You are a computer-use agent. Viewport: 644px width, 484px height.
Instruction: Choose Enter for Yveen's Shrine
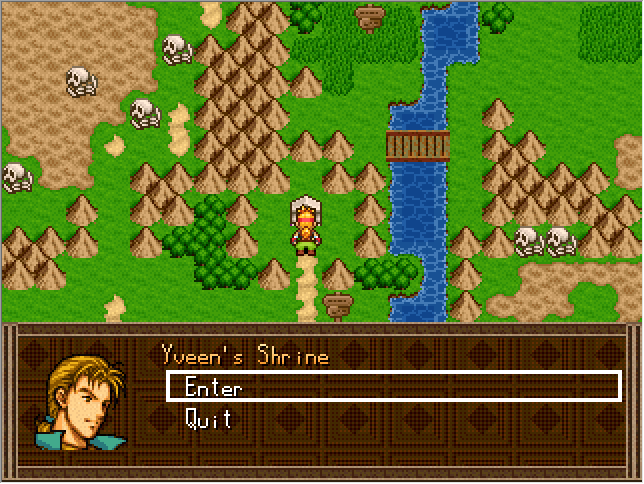point(213,388)
